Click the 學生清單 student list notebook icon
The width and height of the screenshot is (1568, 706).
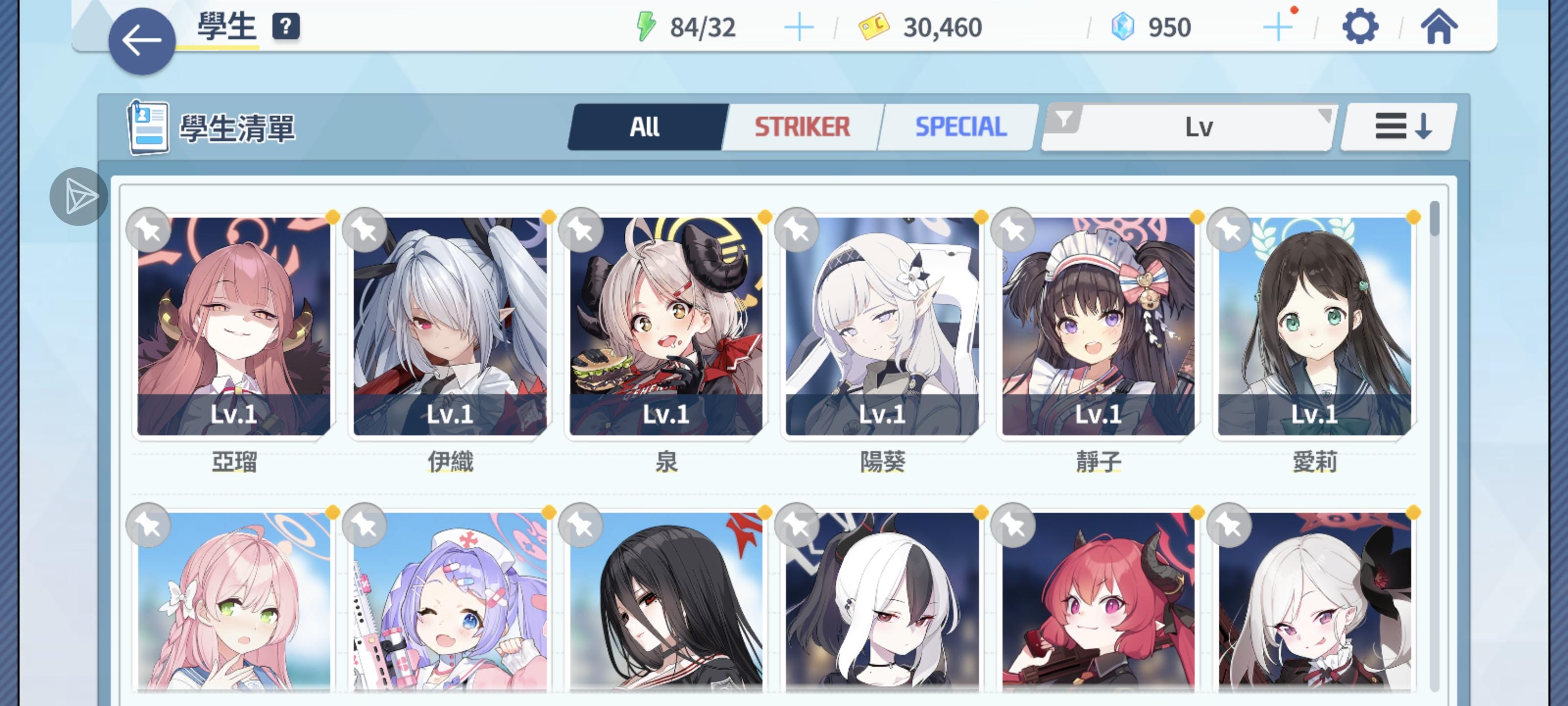point(148,127)
